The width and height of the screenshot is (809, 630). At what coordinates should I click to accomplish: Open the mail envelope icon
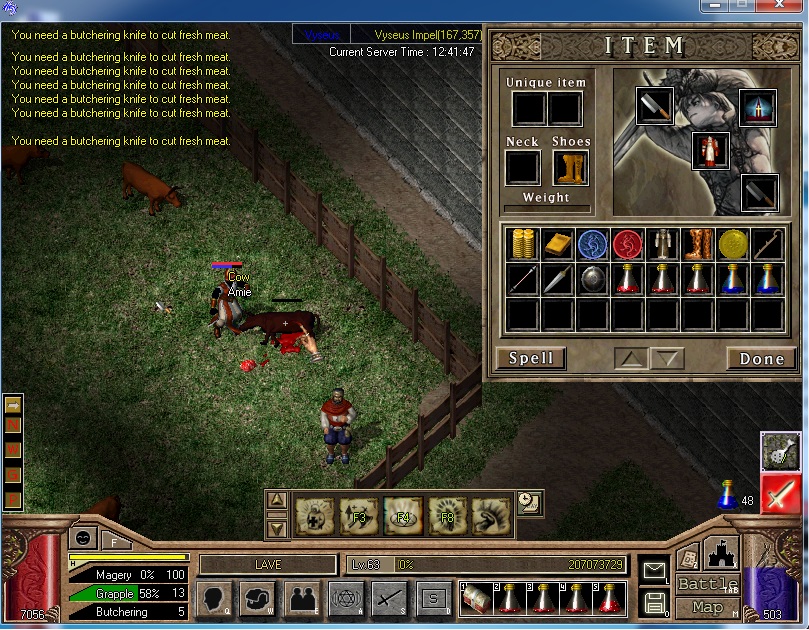coord(654,570)
